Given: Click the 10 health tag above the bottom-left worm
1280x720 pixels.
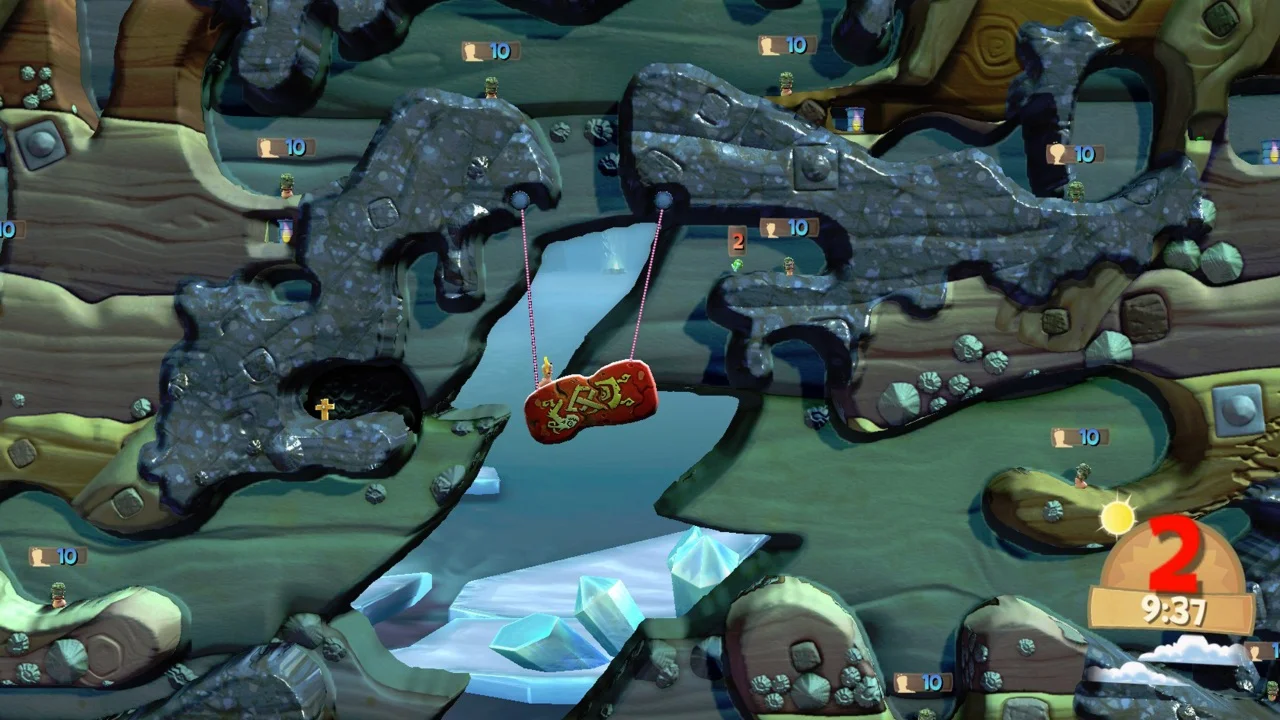Looking at the screenshot, I should point(60,555).
